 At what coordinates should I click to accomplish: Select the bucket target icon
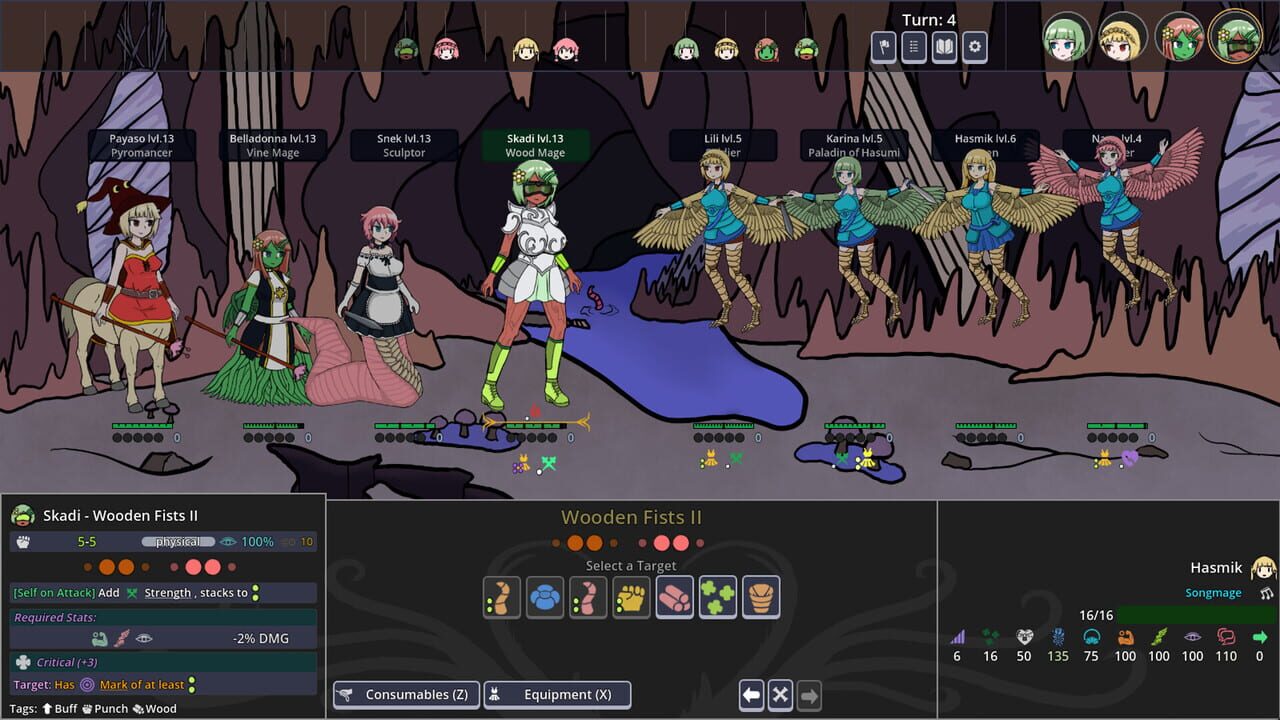tap(760, 597)
